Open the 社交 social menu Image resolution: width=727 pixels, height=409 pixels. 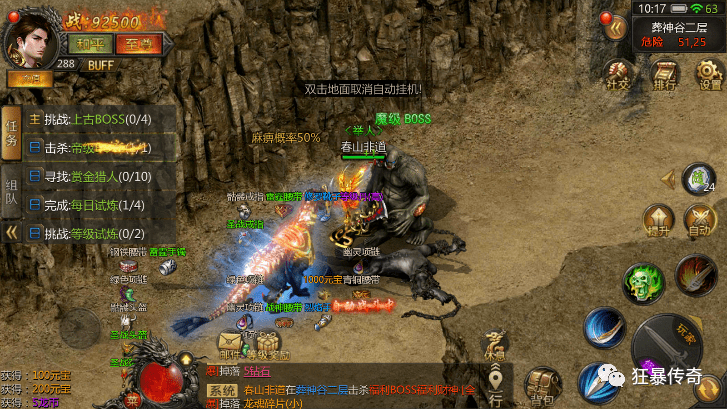(618, 74)
